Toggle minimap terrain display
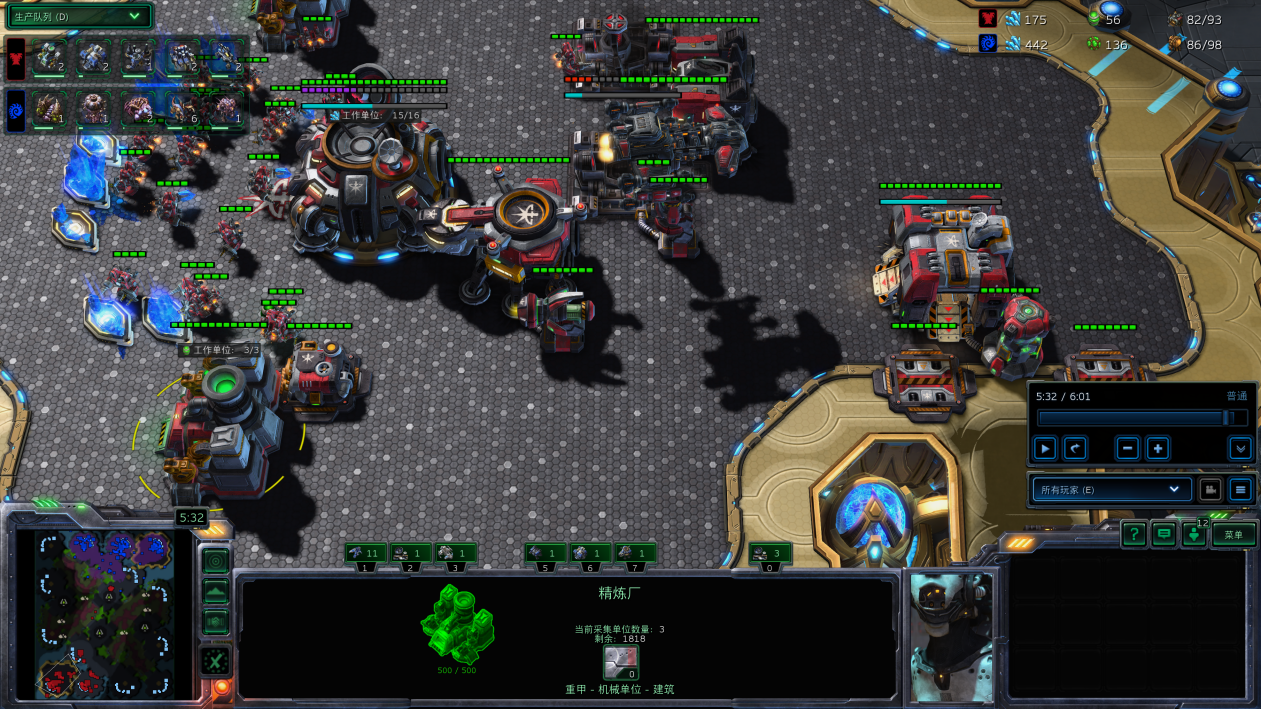 point(215,592)
